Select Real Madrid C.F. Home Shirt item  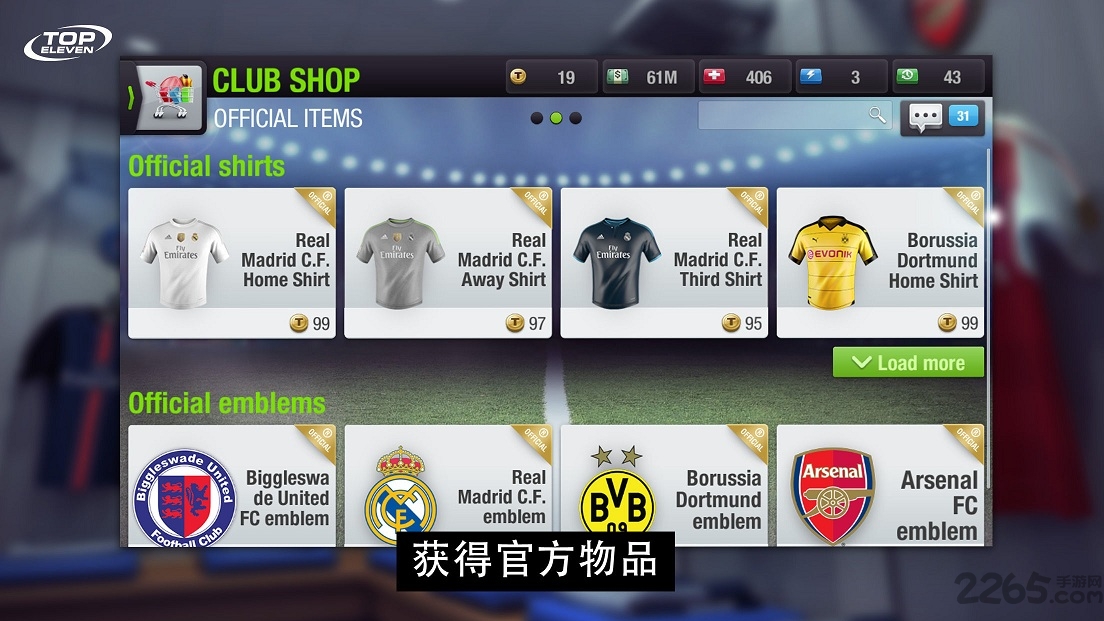point(232,262)
